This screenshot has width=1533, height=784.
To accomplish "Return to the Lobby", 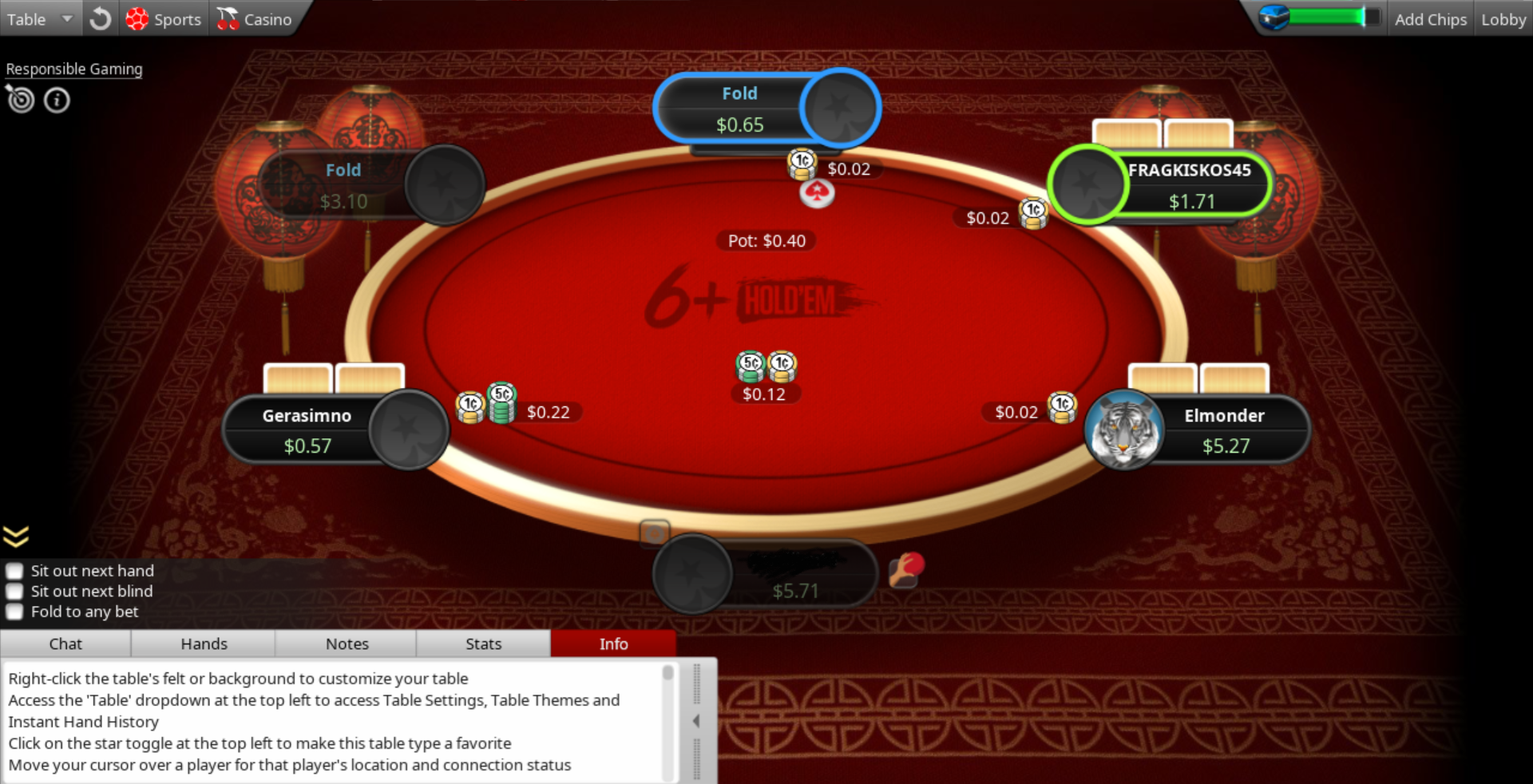I will [1503, 19].
